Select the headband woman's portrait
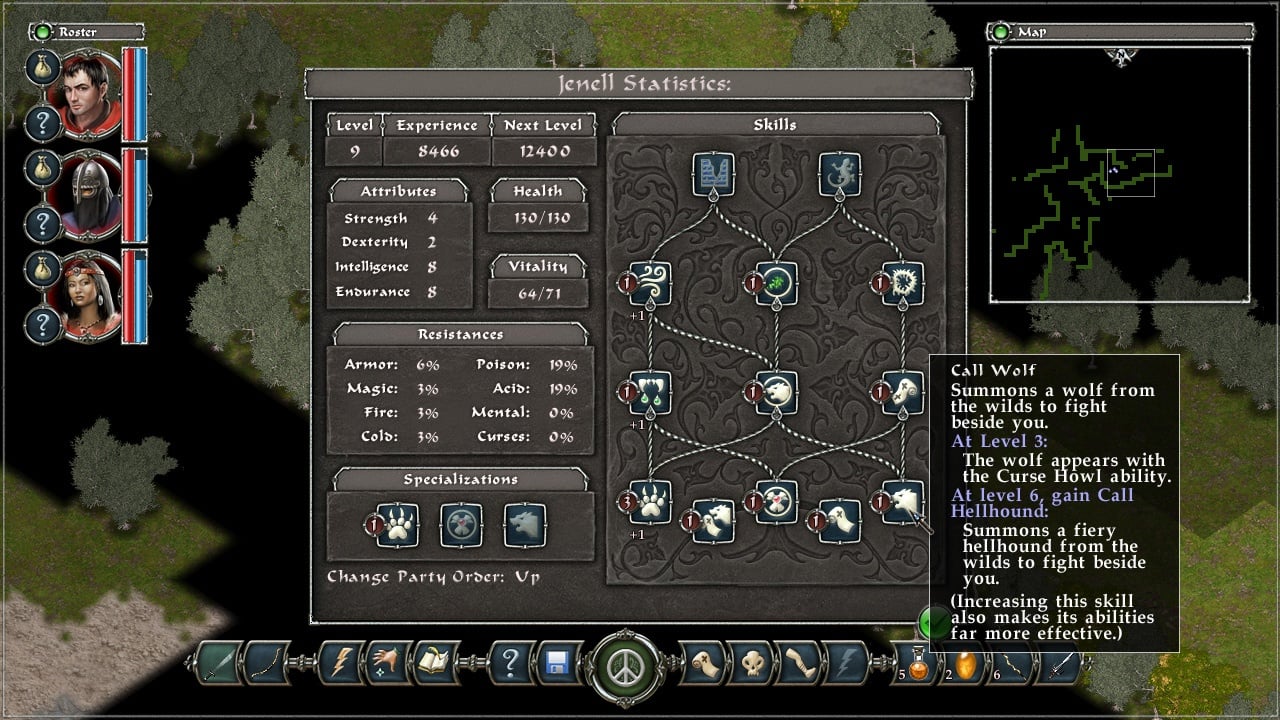 [90, 296]
